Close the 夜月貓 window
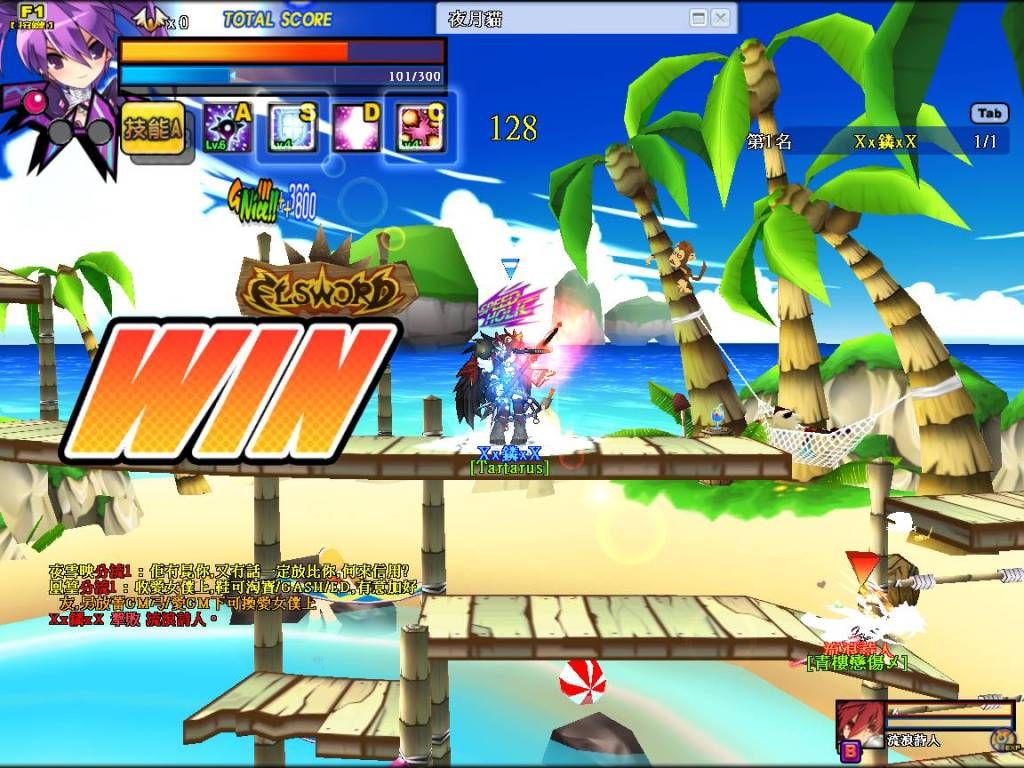Image resolution: width=1024 pixels, height=768 pixels. pyautogui.click(x=720, y=18)
